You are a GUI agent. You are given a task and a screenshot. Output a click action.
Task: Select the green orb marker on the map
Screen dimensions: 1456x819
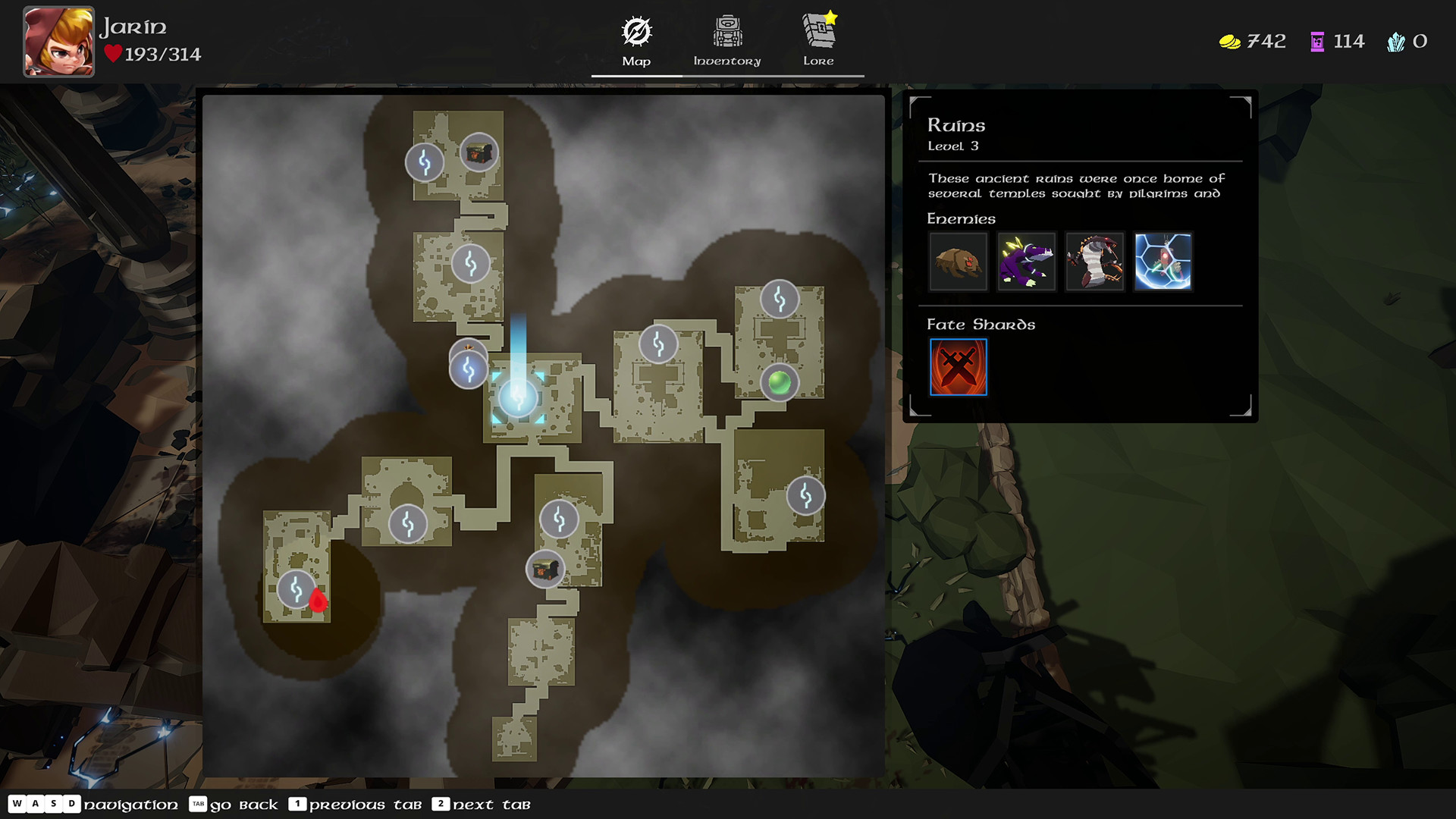pyautogui.click(x=781, y=383)
